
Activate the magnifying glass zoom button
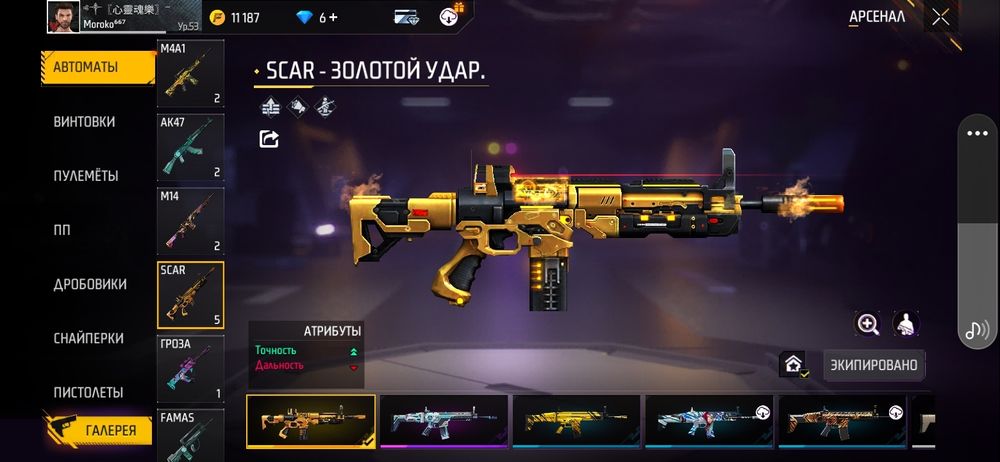point(868,323)
